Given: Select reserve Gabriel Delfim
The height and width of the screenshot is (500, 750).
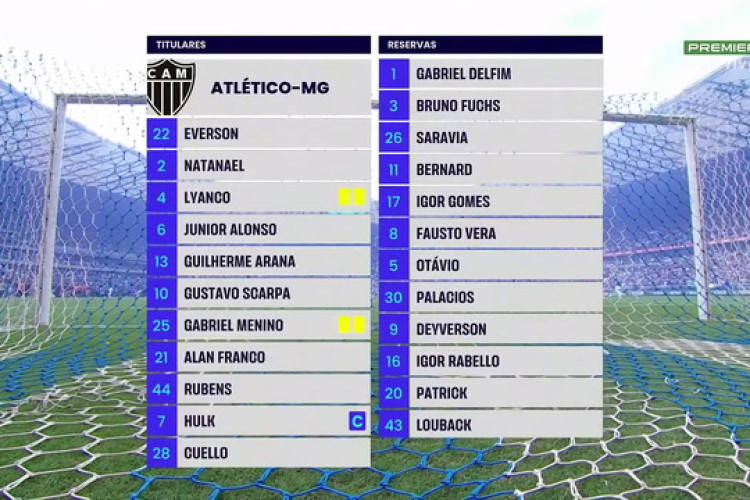Looking at the screenshot, I should pos(490,73).
